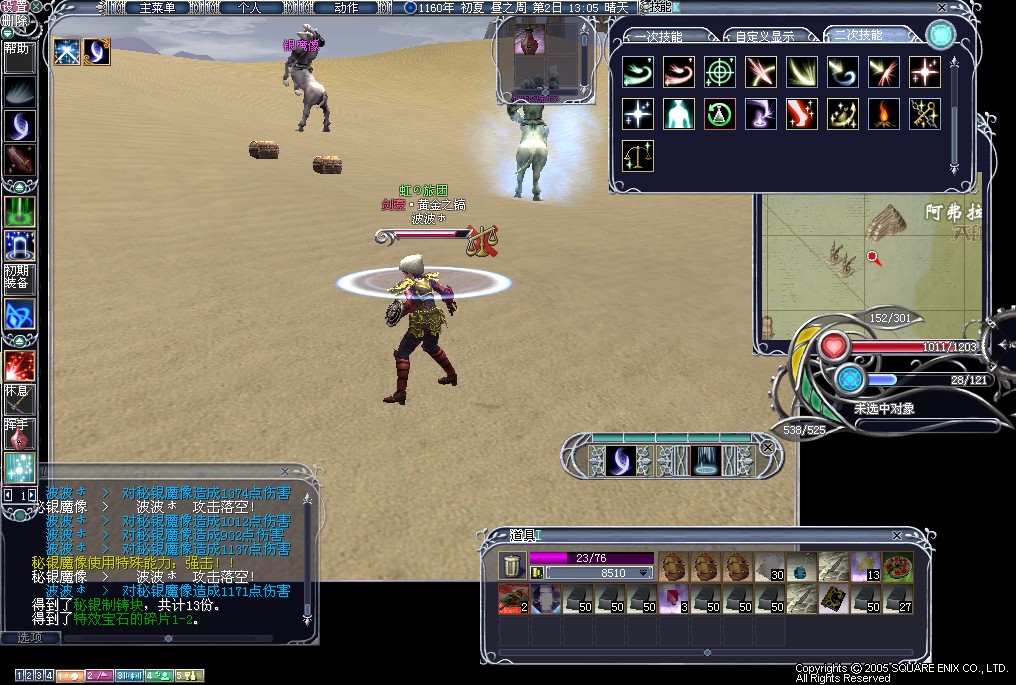The image size is (1016, 685).
Task: Open the gold amount dropdown arrow
Action: pyautogui.click(x=645, y=574)
